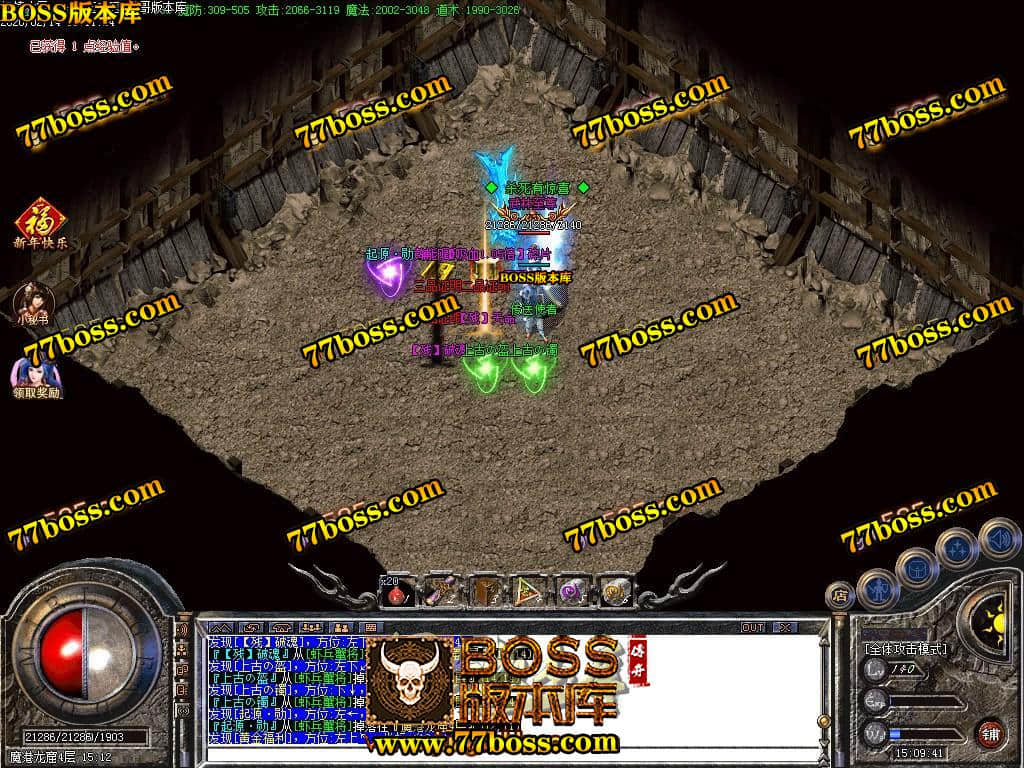Use the purple scroll in hotbar slot 2
Image resolution: width=1024 pixels, height=768 pixels.
coord(440,592)
